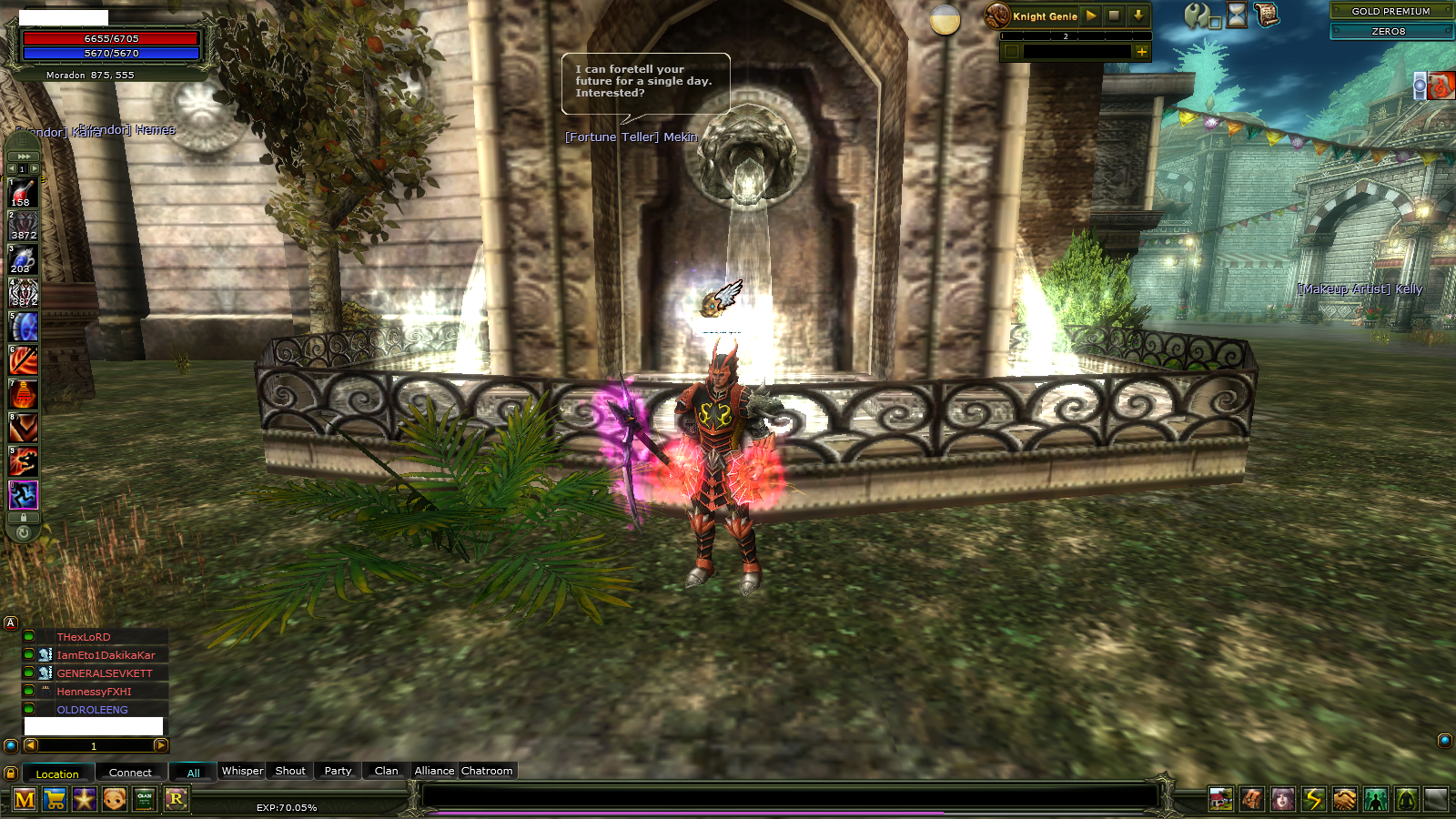The height and width of the screenshot is (819, 1456).
Task: Open the Power-Up Store cart icon
Action: click(55, 800)
